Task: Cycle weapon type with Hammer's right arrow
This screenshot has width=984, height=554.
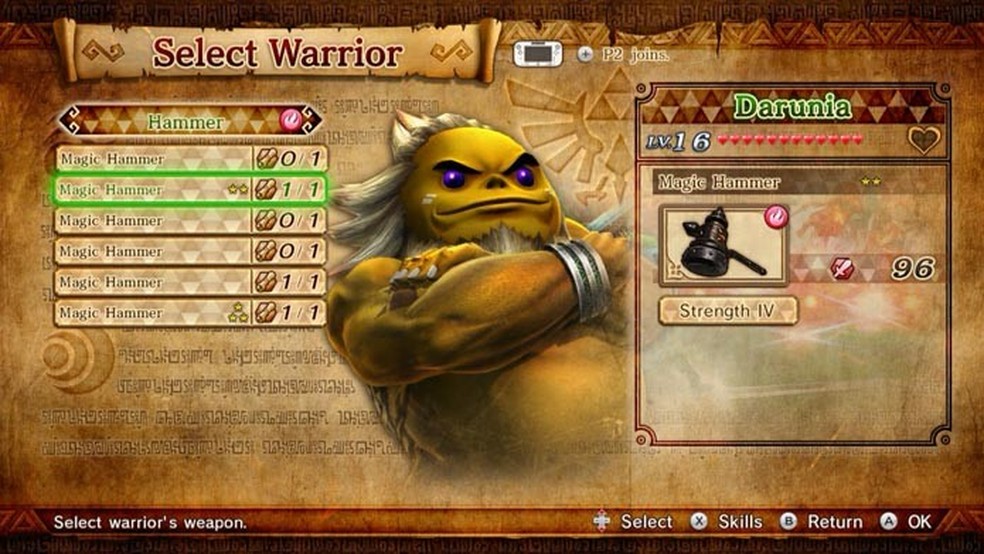Action: tap(313, 121)
